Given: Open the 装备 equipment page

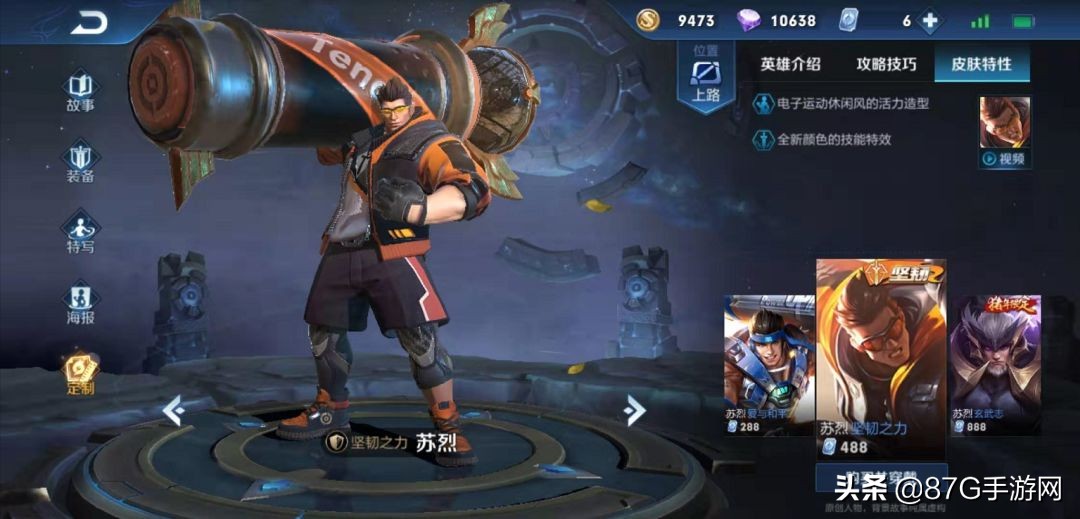Looking at the screenshot, I should point(81,162).
